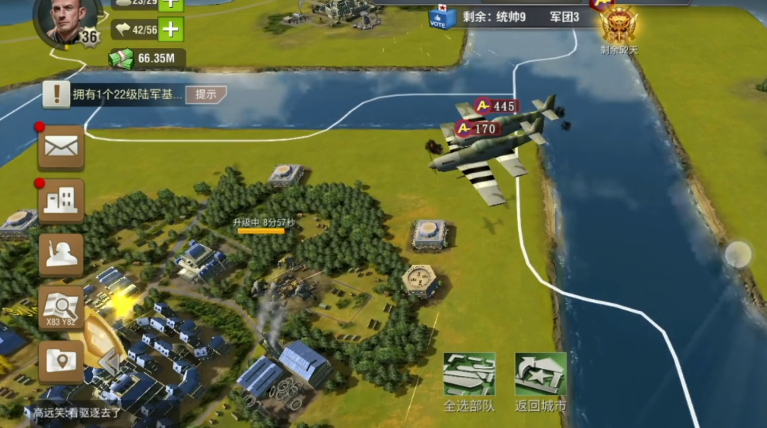Screen dimensions: 767x428
Task: Open the map location pin button
Action: tap(61, 361)
